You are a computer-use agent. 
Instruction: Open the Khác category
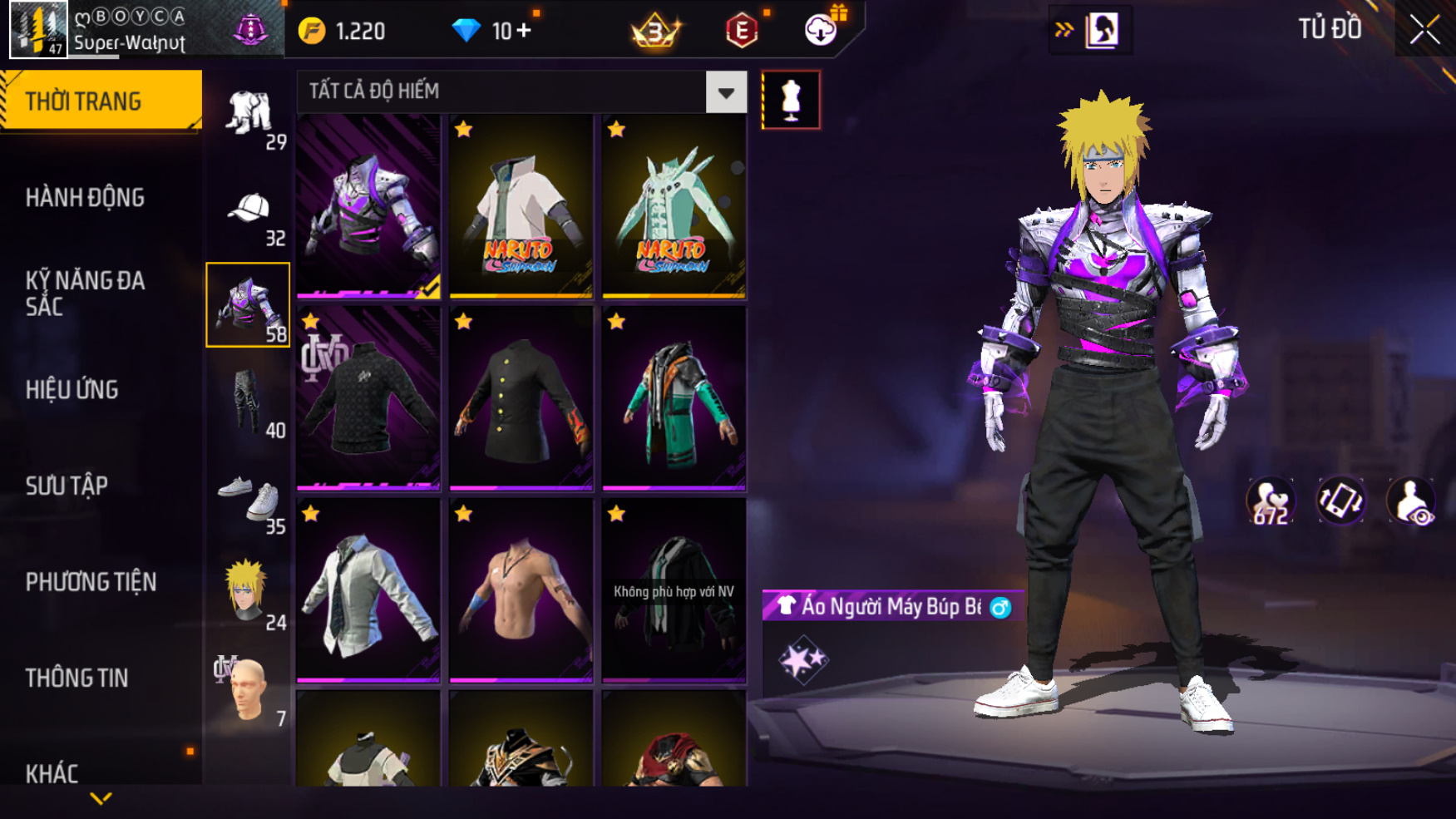tap(52, 773)
